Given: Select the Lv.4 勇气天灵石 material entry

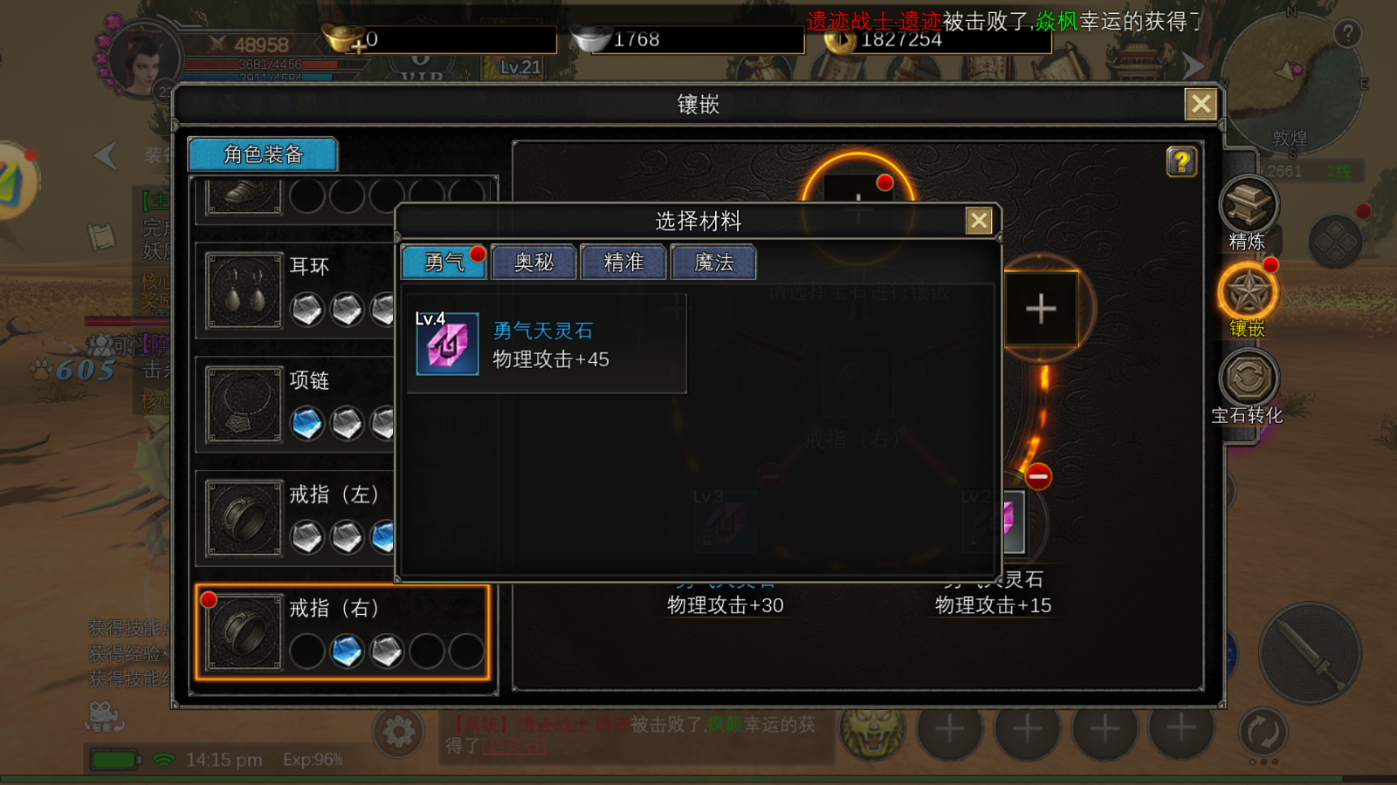Looking at the screenshot, I should 547,344.
